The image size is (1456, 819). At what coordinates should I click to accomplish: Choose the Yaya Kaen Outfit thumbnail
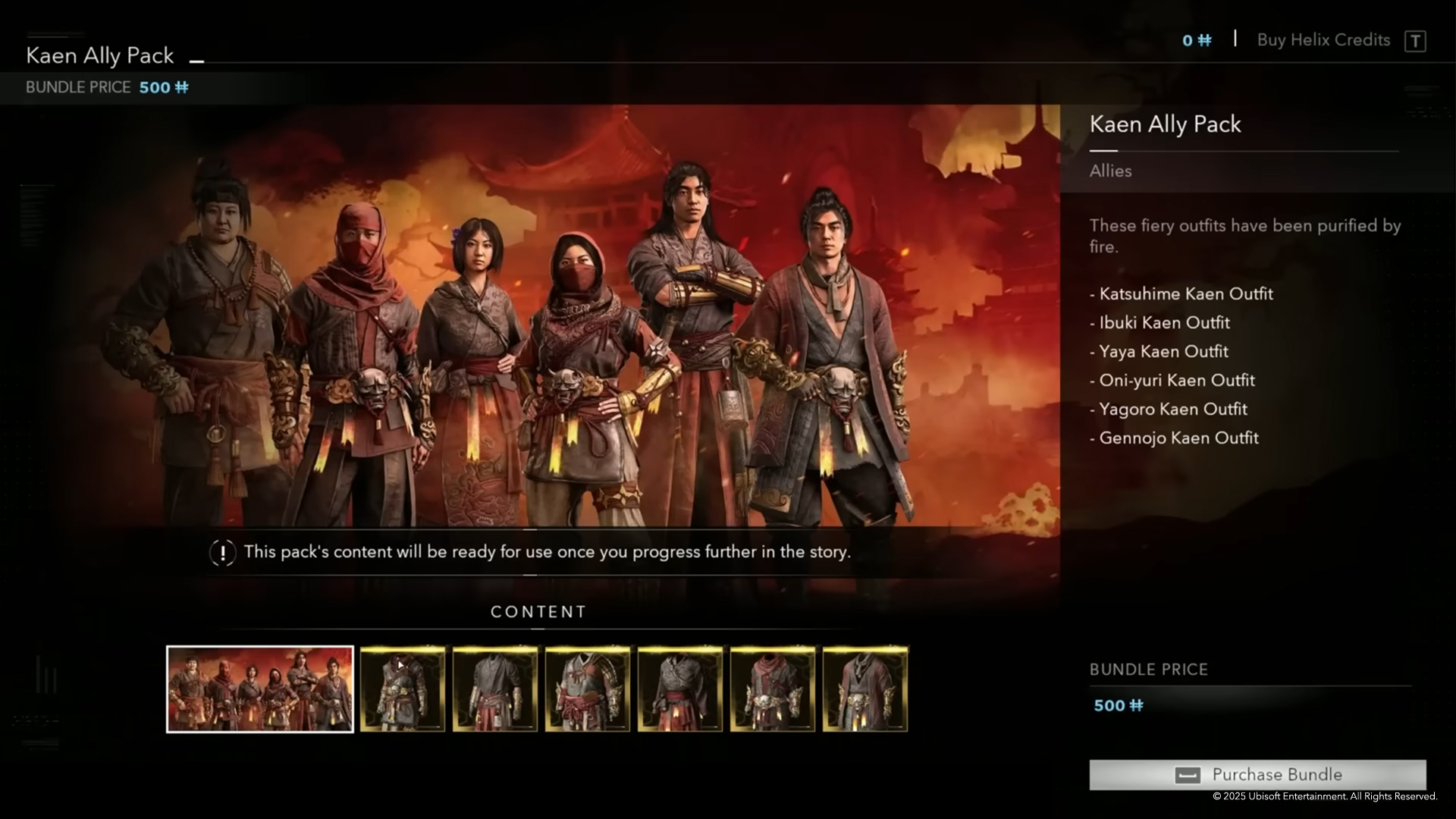click(588, 689)
